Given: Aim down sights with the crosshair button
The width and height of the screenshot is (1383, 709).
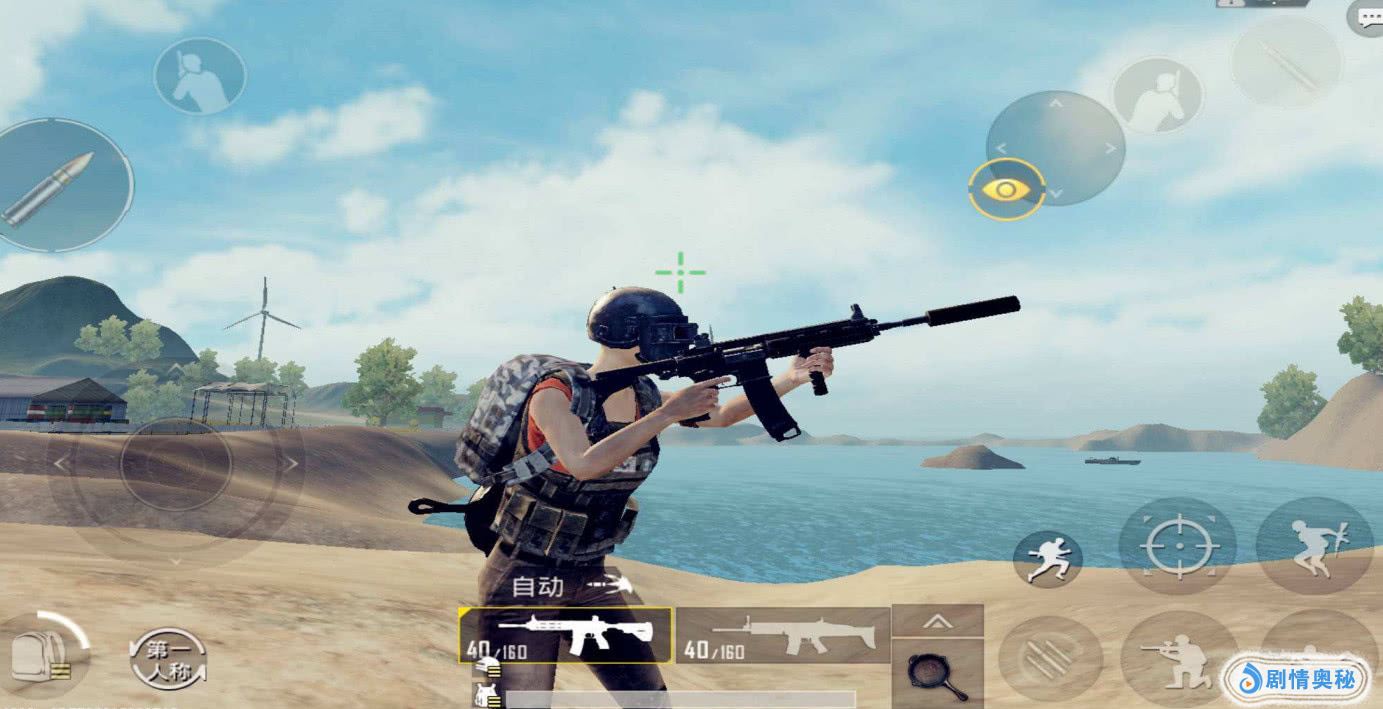Looking at the screenshot, I should click(x=1177, y=546).
